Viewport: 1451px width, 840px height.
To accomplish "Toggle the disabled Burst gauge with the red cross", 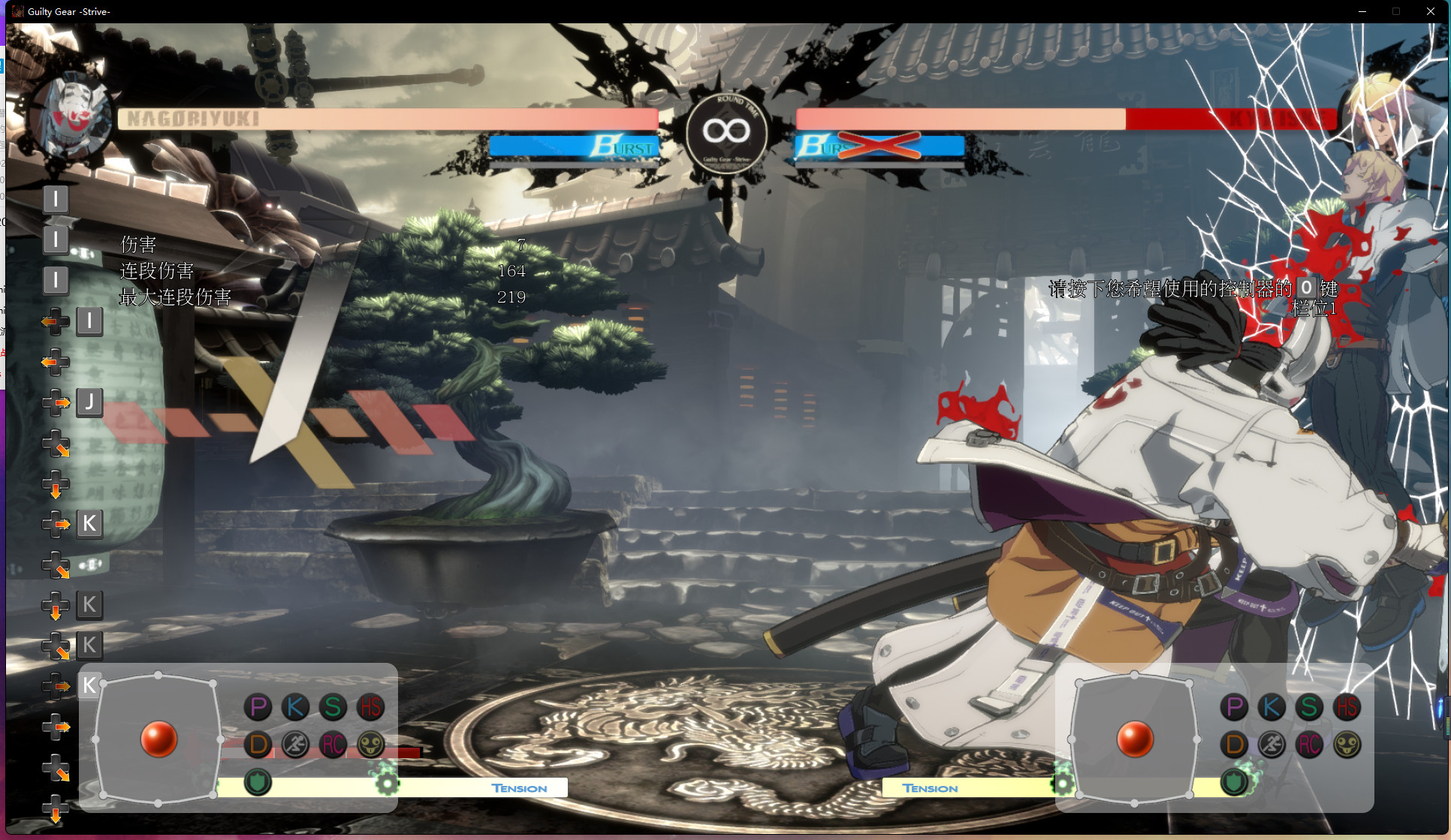I will click(x=879, y=146).
